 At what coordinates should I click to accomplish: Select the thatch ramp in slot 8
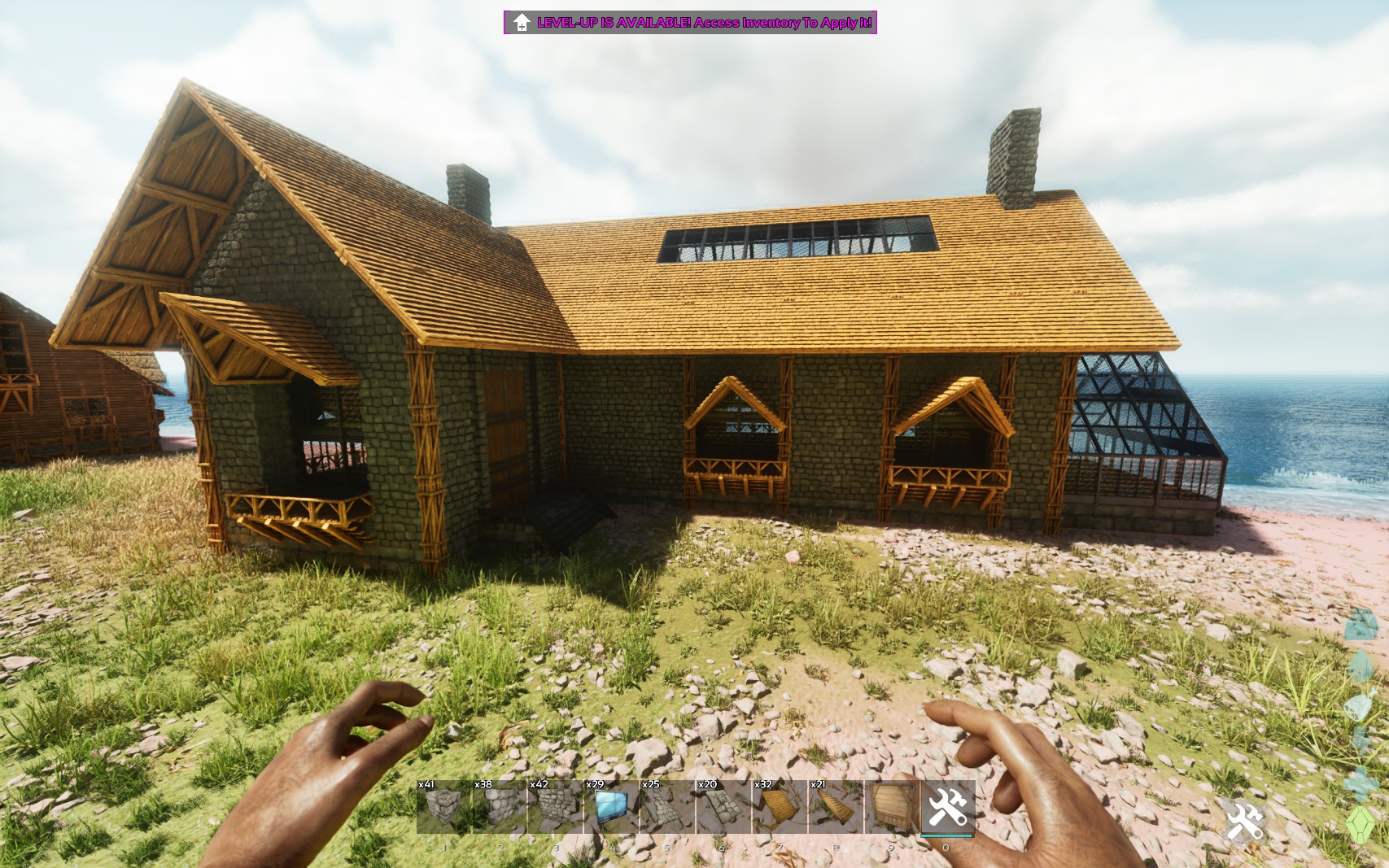tap(835, 810)
